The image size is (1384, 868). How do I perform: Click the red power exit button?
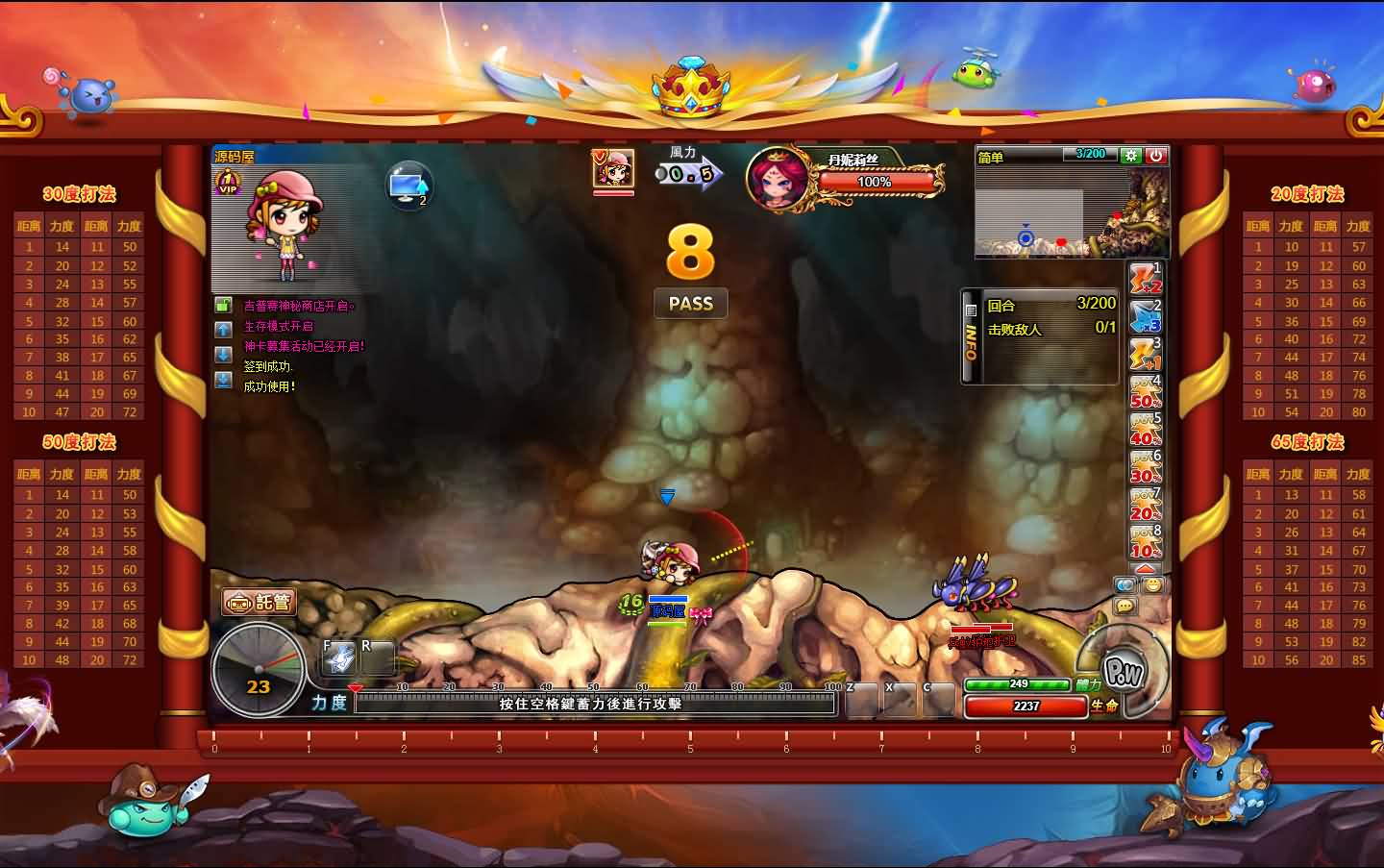[x=1155, y=156]
